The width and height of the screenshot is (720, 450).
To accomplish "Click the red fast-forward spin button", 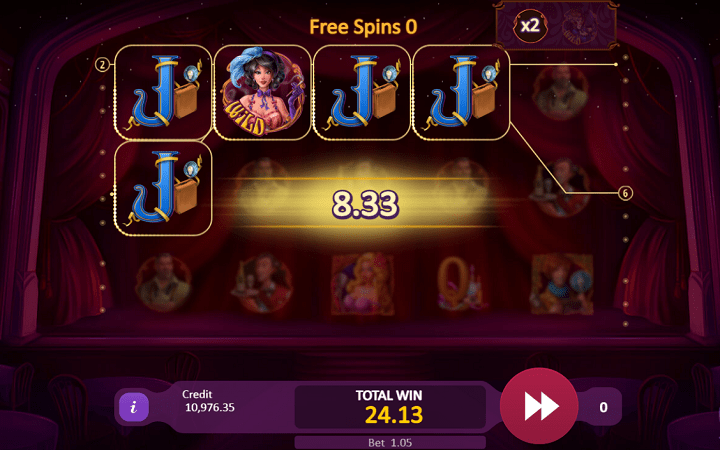I will 539,406.
